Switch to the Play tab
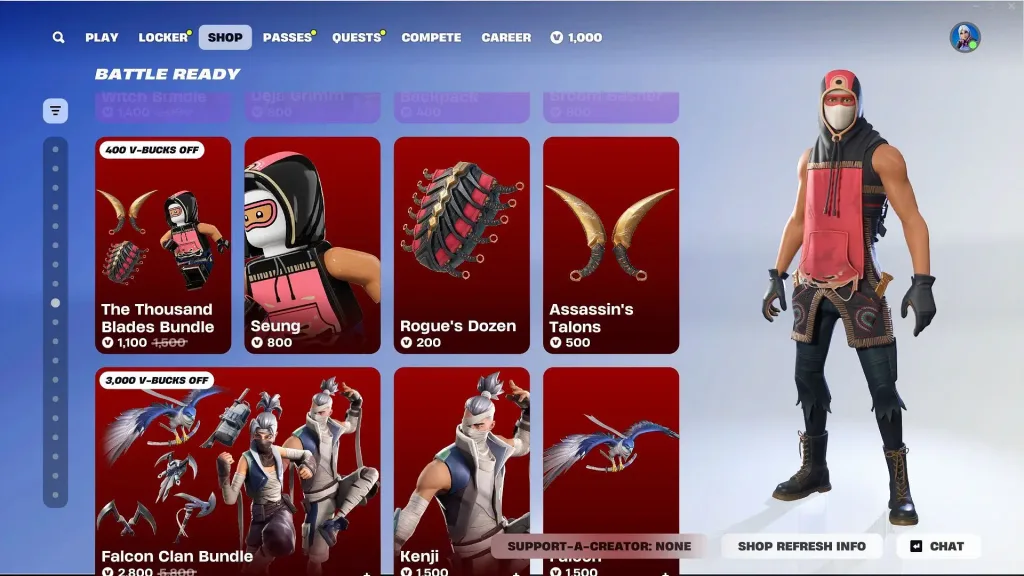 102,38
